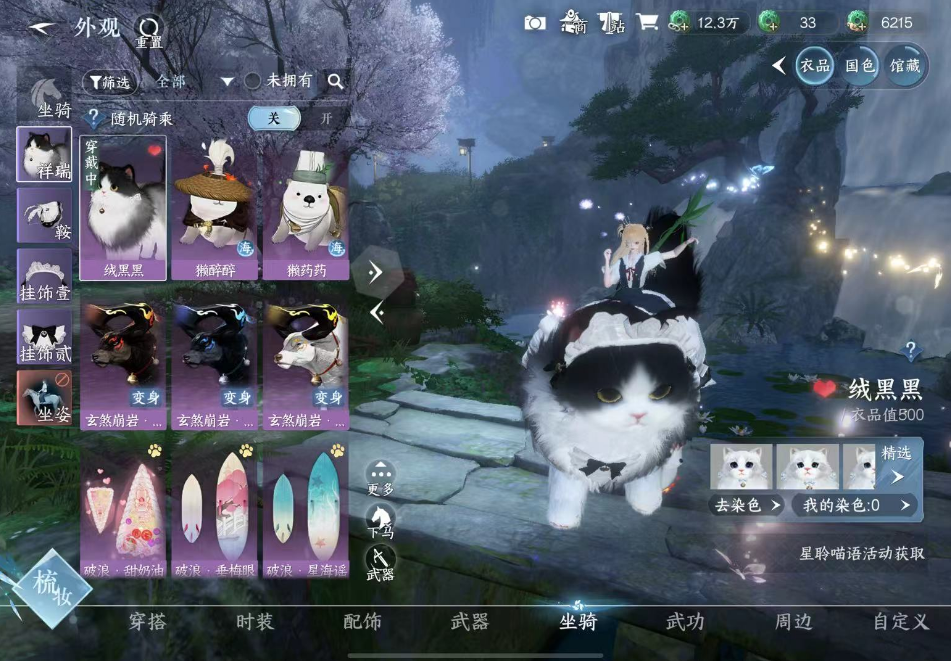The image size is (951, 661).
Task: Select the 破浪·甜奶油 surfboard card
Action: (123, 510)
